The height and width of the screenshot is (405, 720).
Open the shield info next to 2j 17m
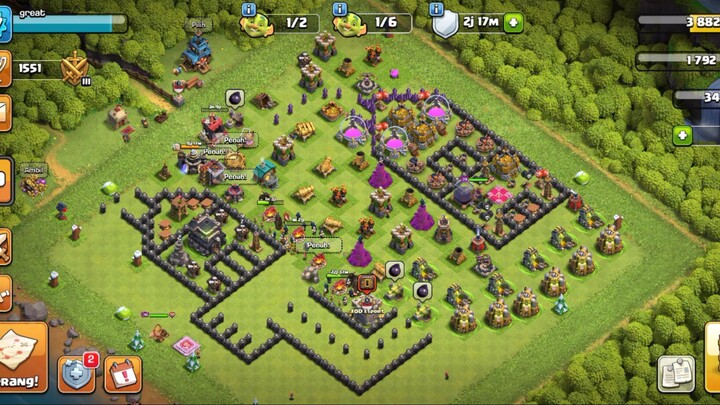pyautogui.click(x=443, y=22)
